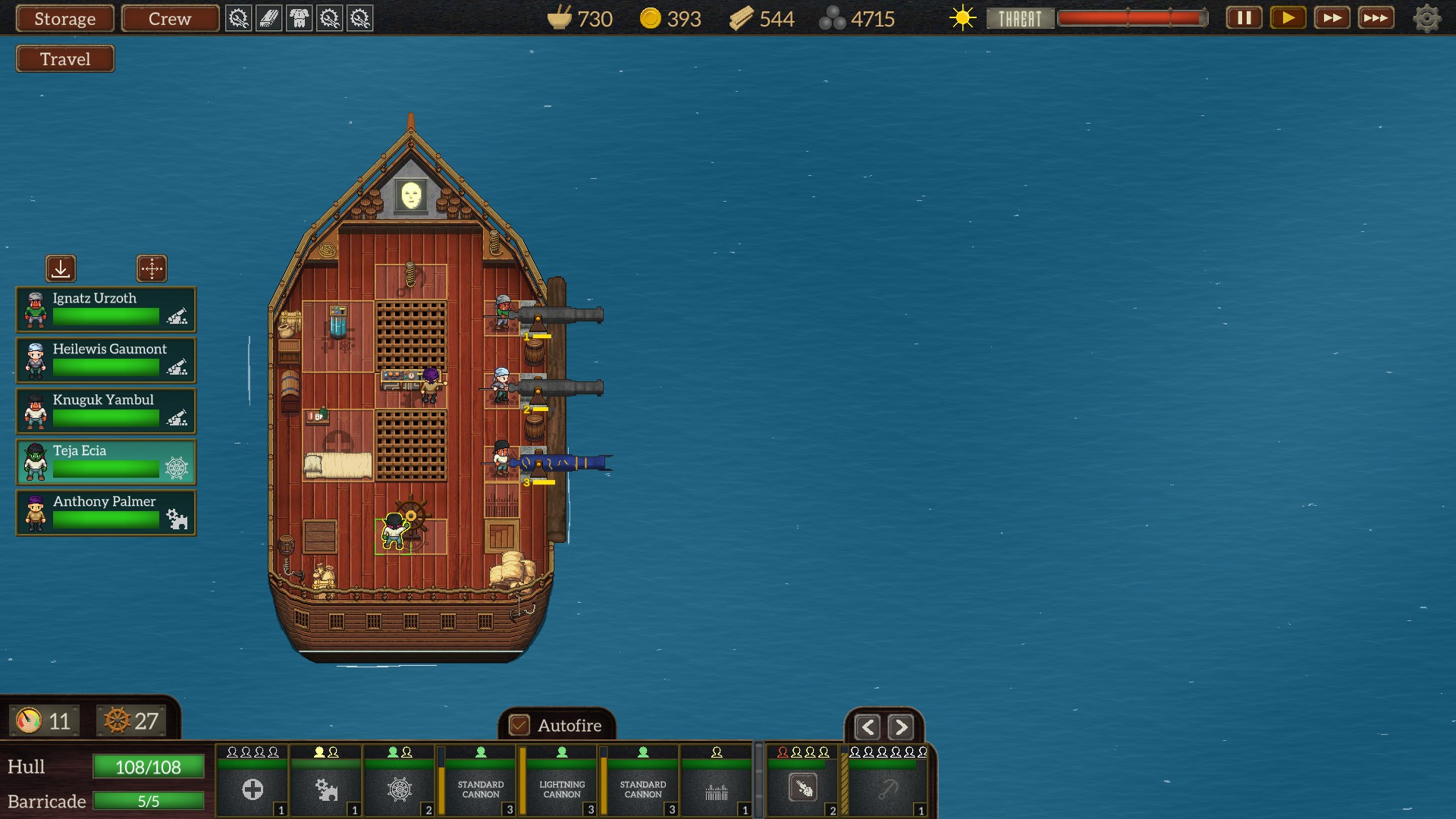The width and height of the screenshot is (1456, 819).
Task: Set game speed to normal play
Action: click(1288, 17)
